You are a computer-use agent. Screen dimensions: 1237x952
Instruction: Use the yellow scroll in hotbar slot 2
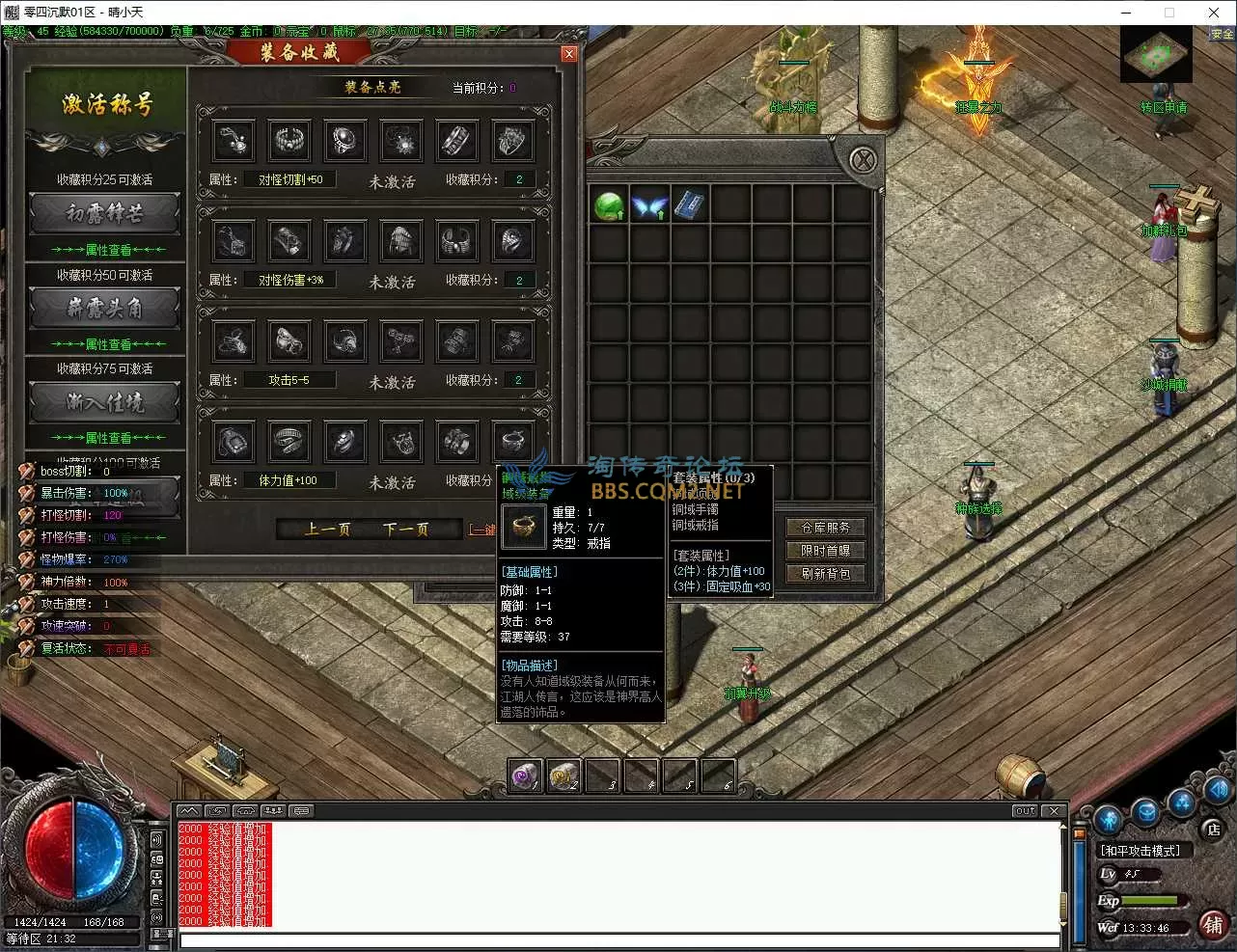[564, 775]
